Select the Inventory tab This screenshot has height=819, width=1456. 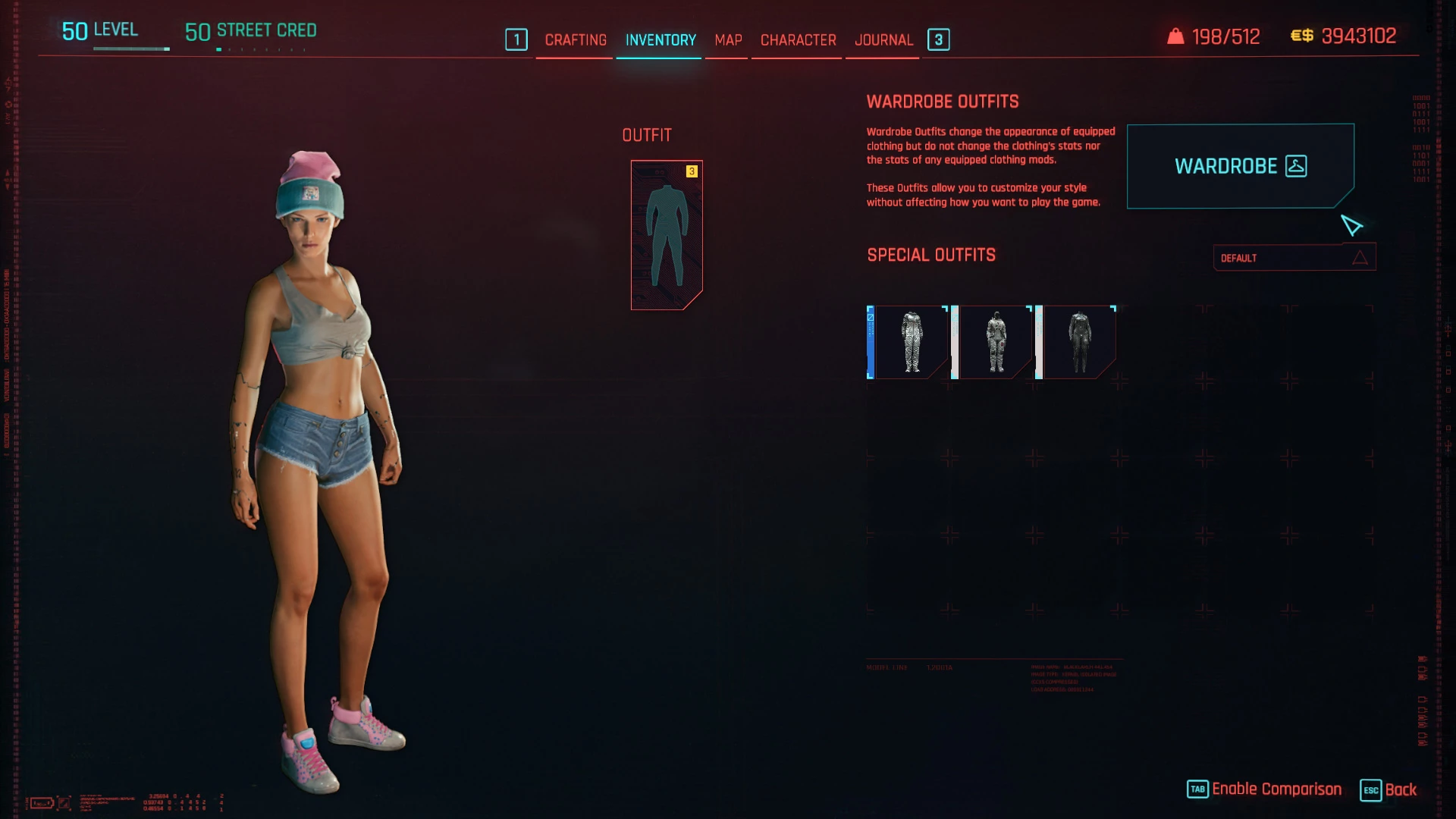tap(661, 40)
